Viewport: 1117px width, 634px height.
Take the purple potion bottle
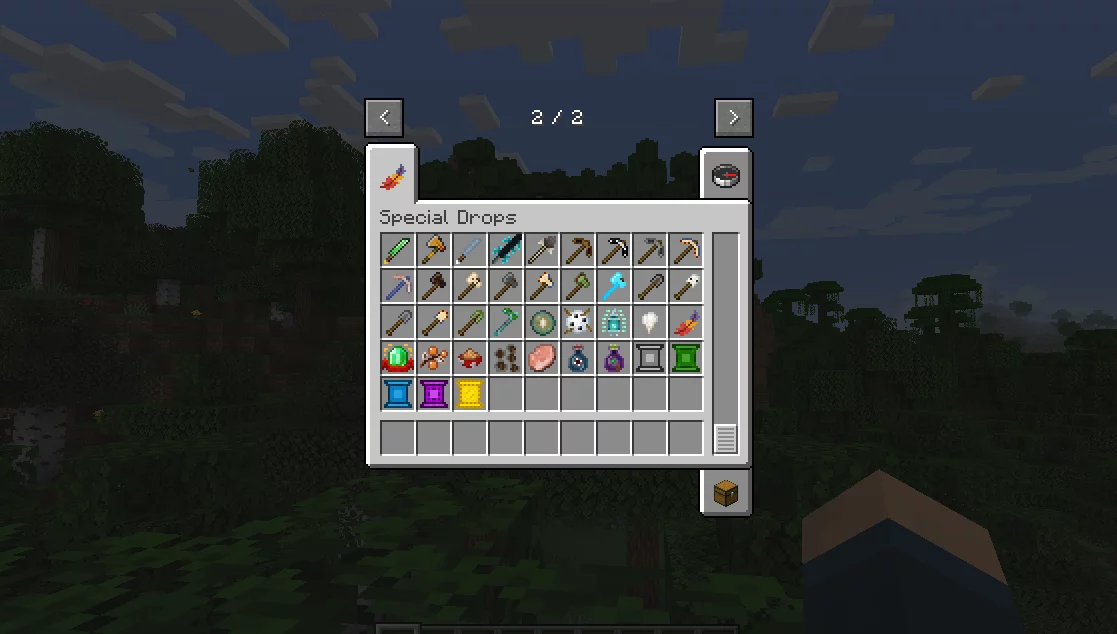pos(614,358)
